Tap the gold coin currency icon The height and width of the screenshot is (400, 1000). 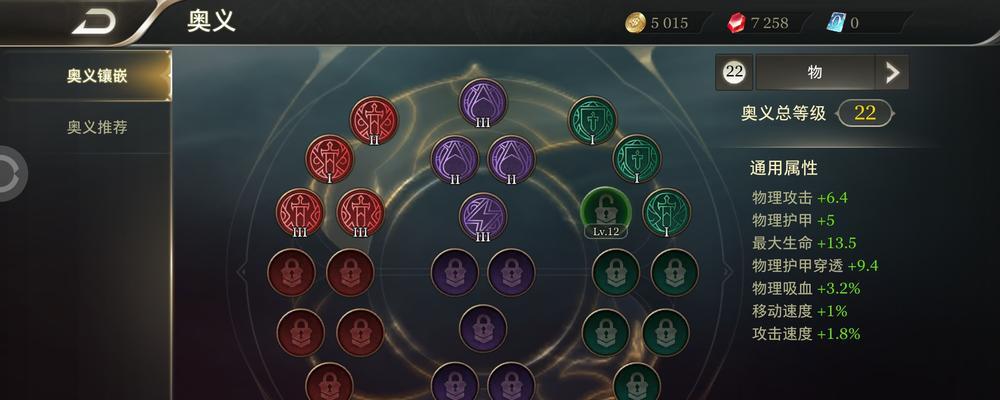(x=635, y=23)
